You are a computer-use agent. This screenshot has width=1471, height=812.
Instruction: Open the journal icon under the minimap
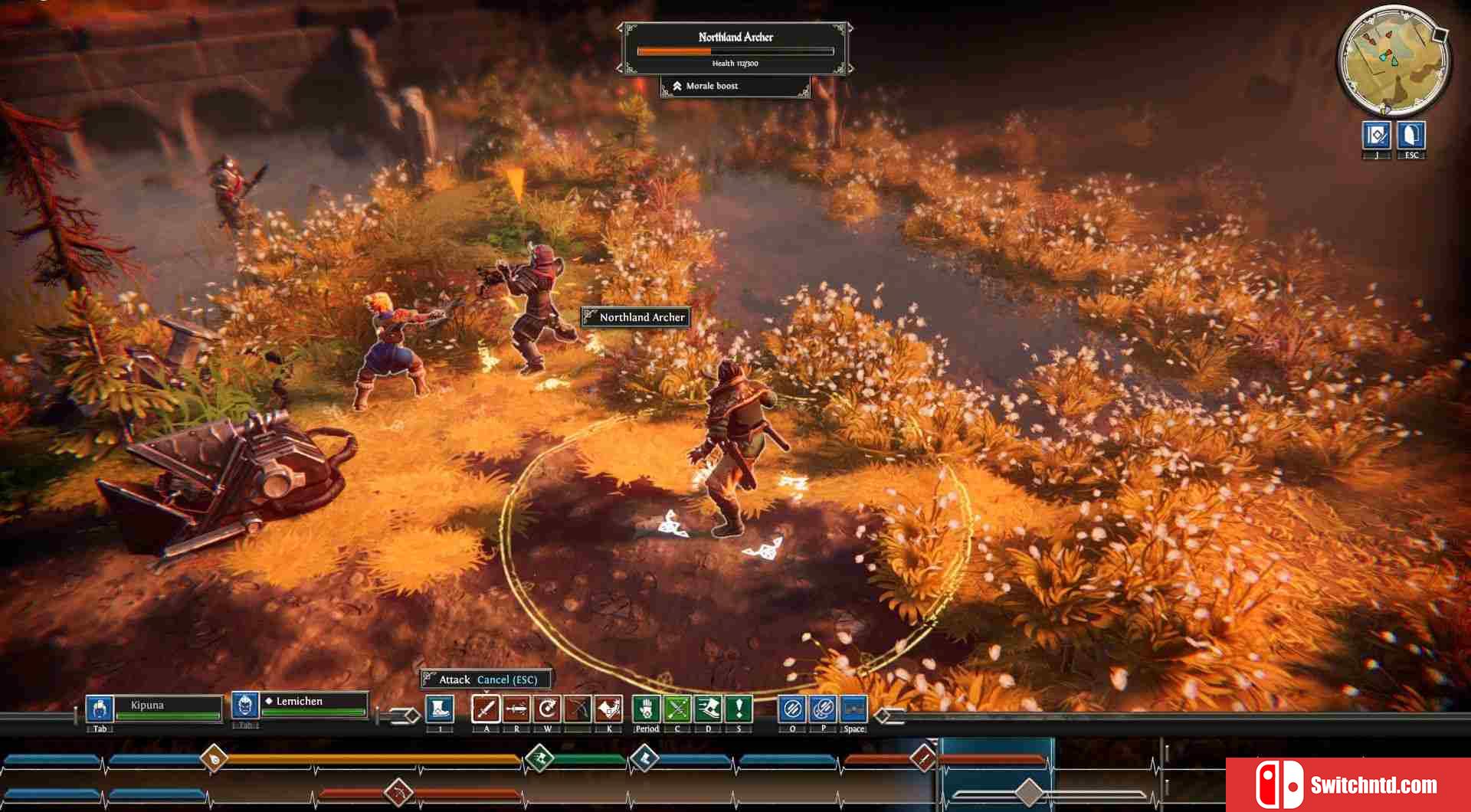point(1377,136)
